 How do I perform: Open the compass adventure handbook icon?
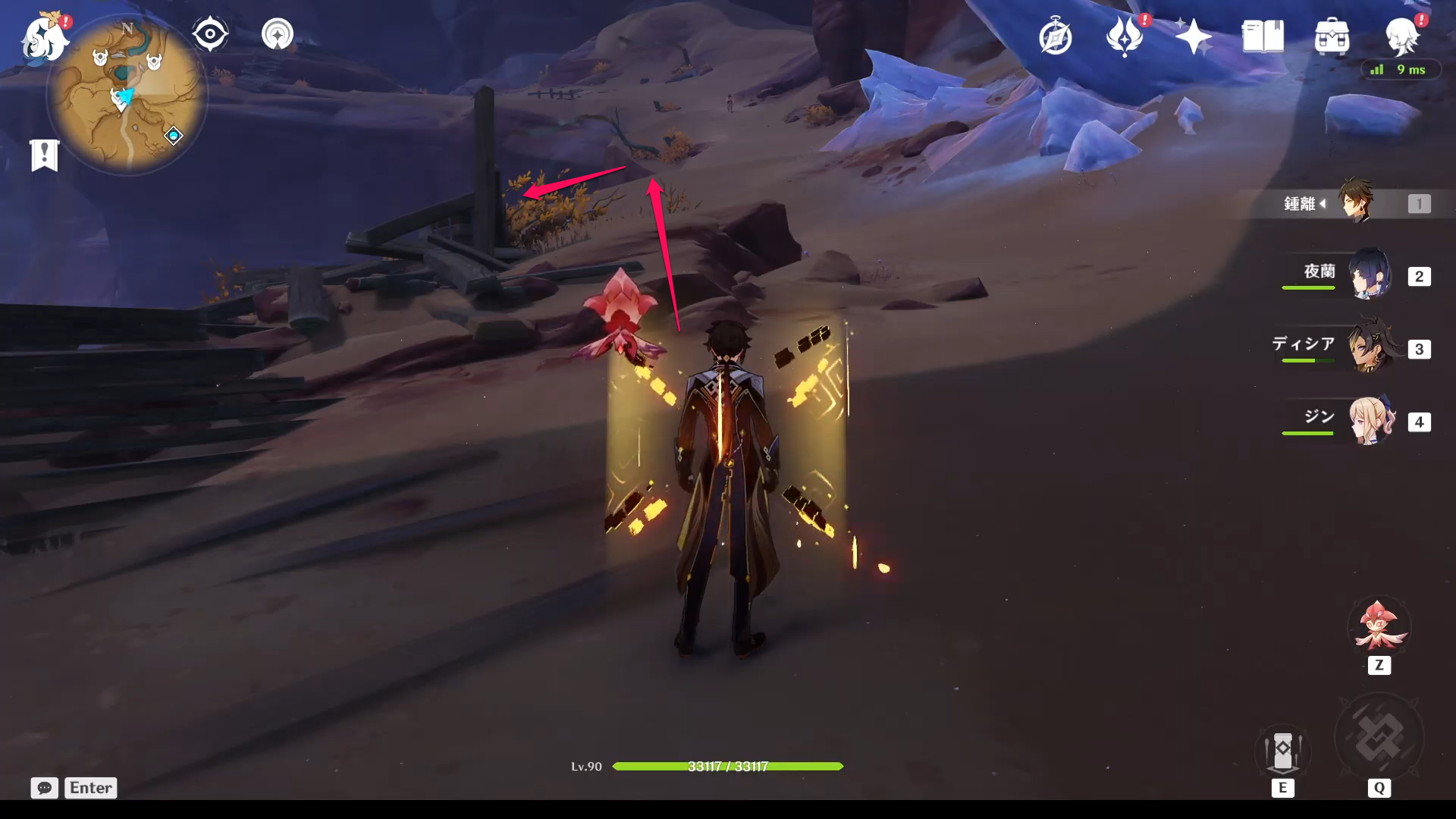point(1055,37)
